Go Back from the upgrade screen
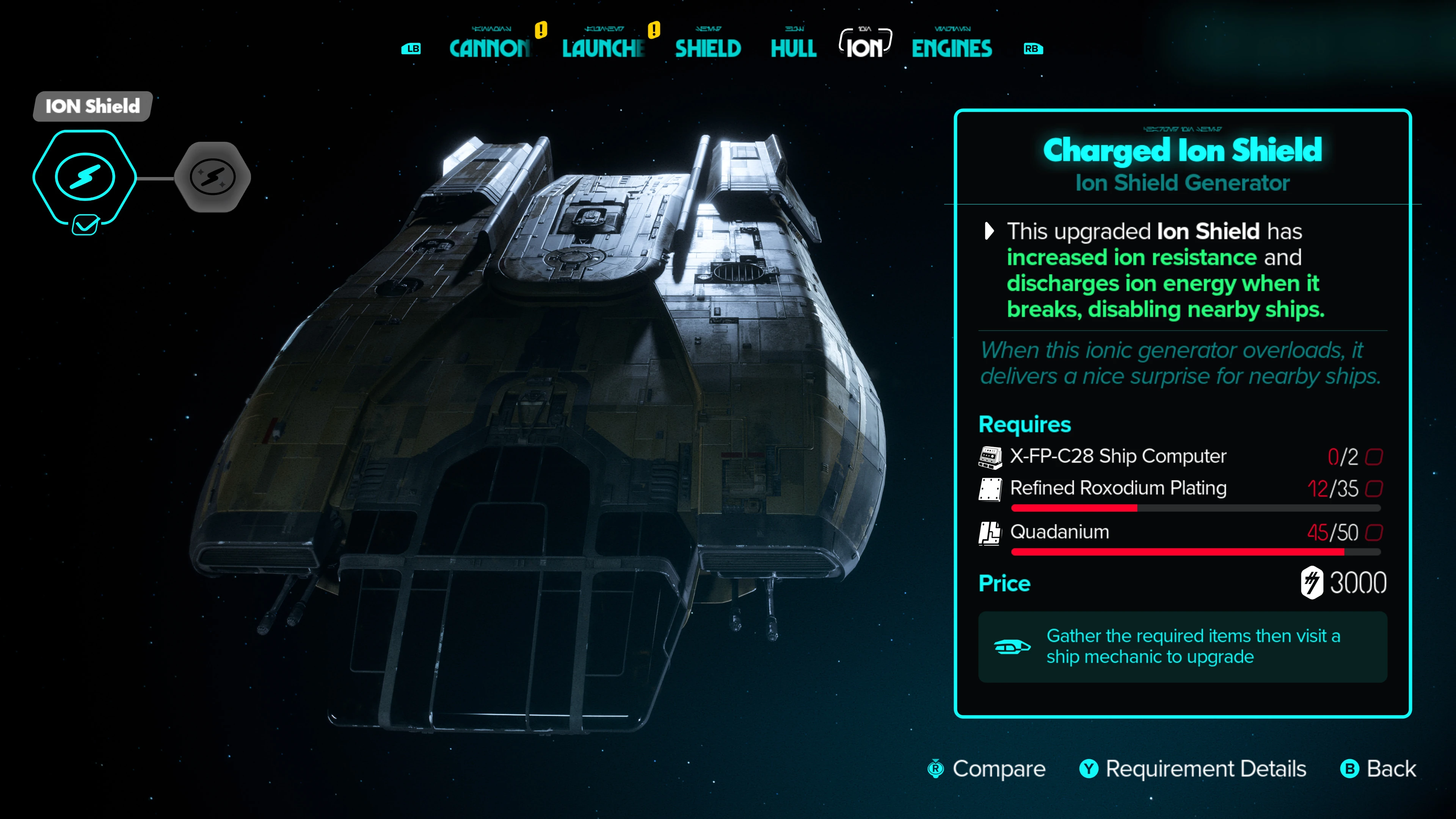Screen dimensions: 1456x819 tap(1379, 769)
